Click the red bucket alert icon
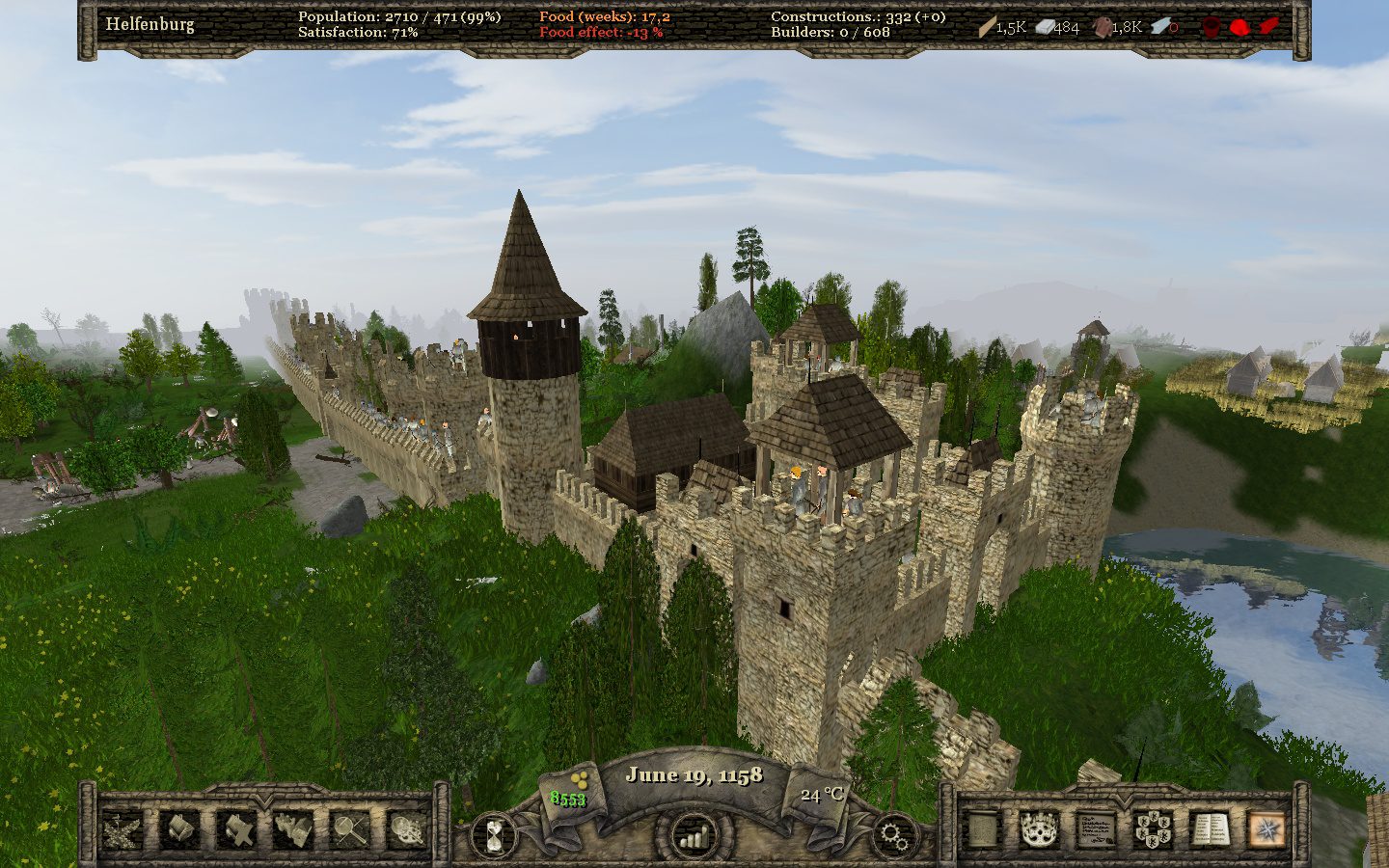 coord(1211,27)
